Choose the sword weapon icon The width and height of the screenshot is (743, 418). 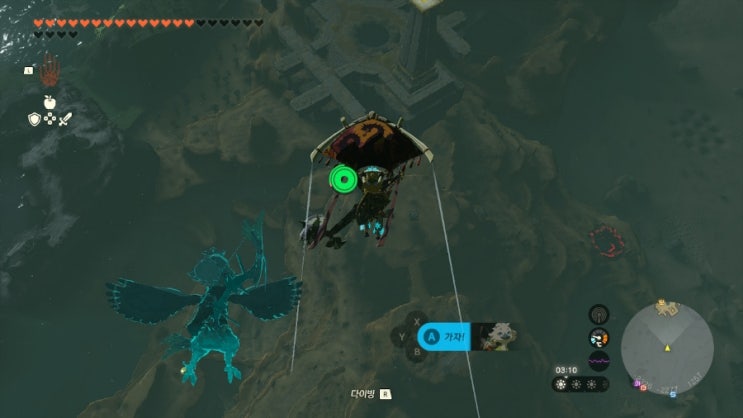click(66, 119)
